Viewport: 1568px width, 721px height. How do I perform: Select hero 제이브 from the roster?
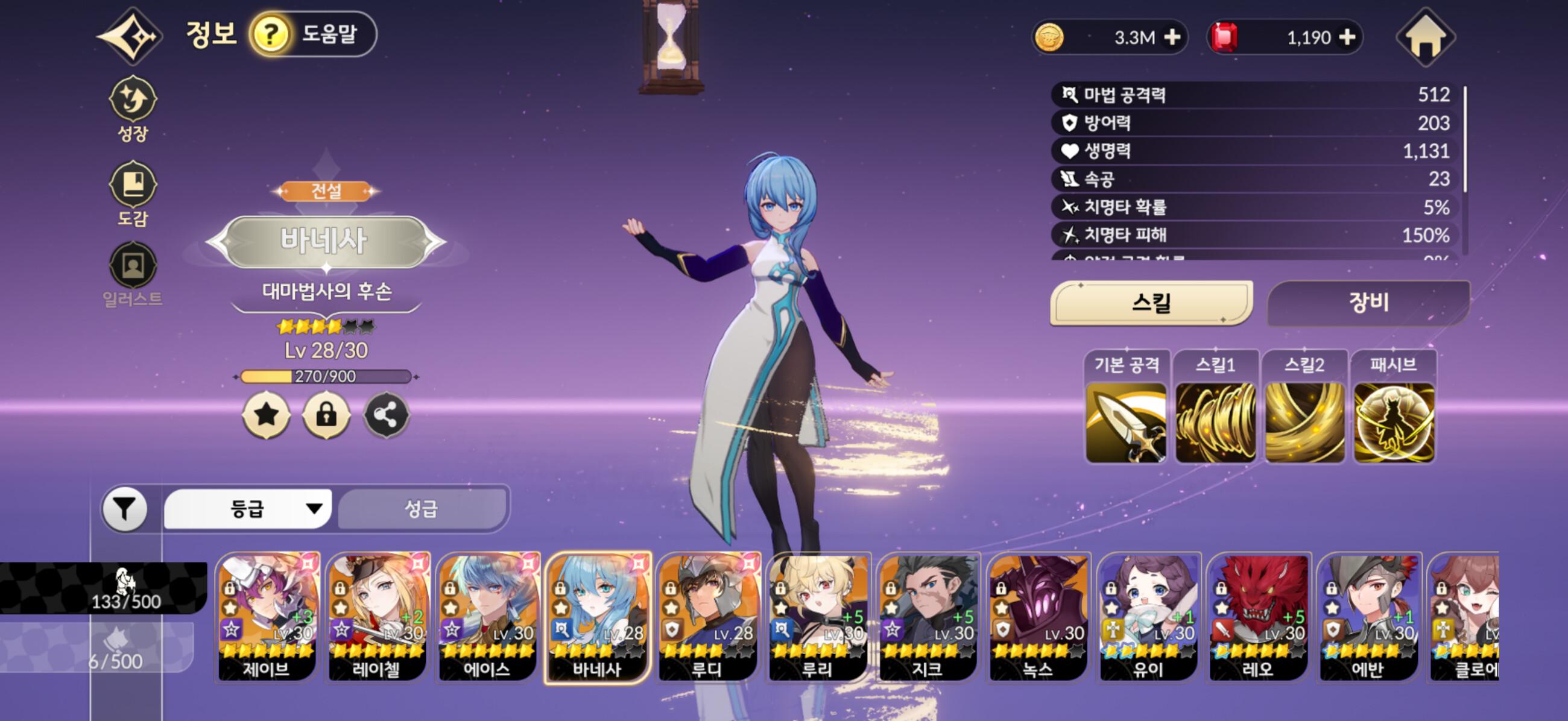[267, 617]
